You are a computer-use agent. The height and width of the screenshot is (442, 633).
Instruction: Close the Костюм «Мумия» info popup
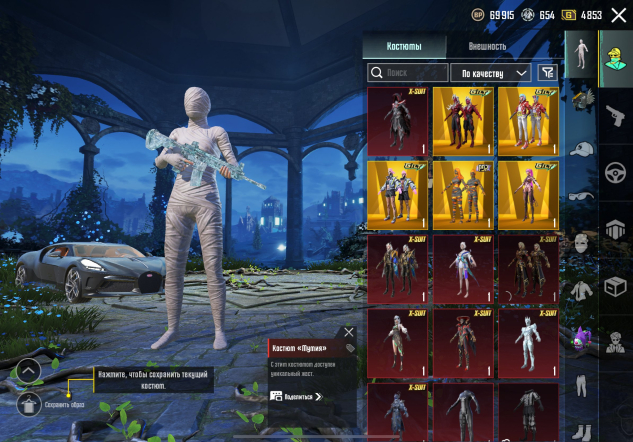(x=348, y=331)
